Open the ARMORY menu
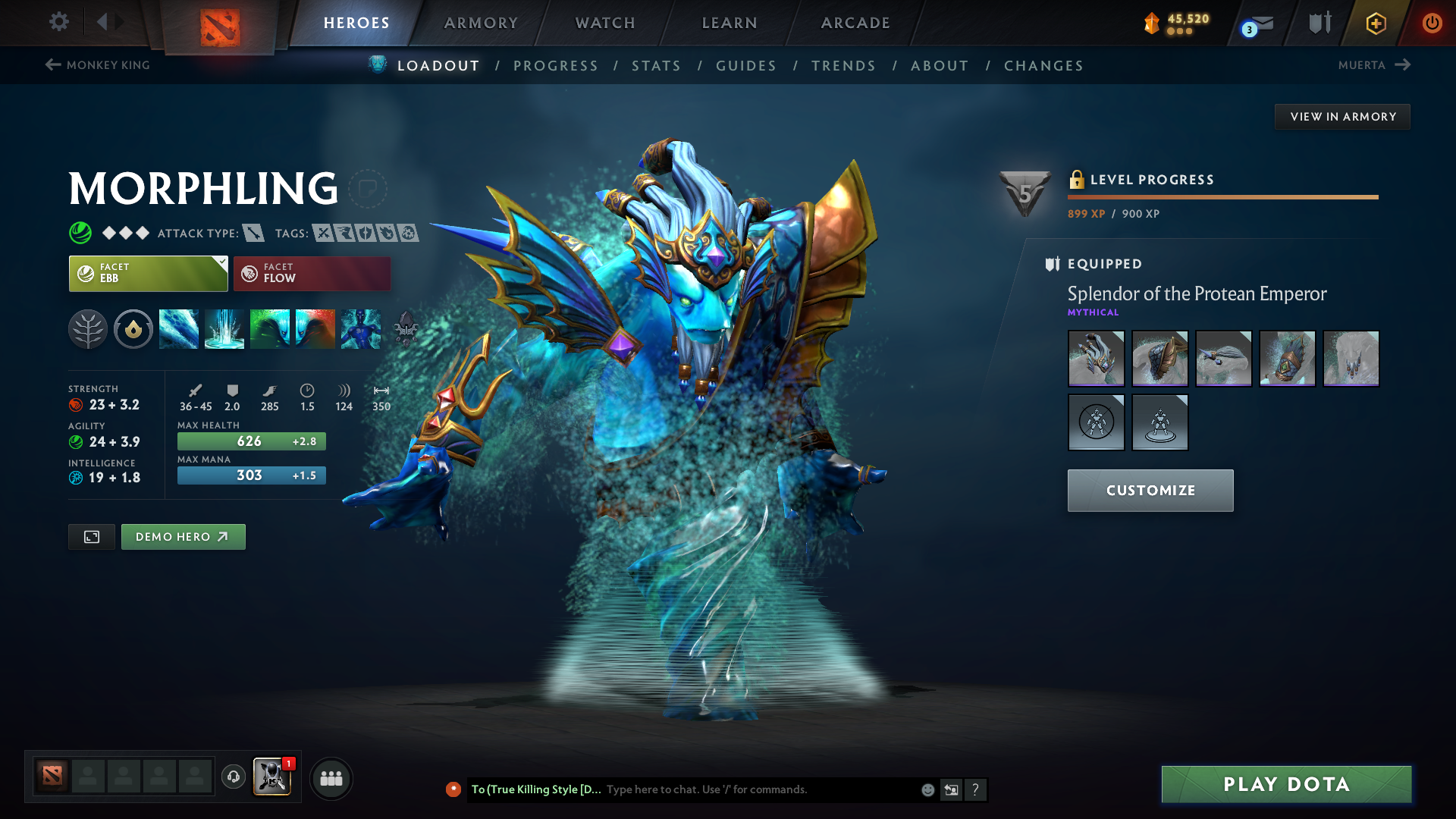1456x819 pixels. click(481, 23)
